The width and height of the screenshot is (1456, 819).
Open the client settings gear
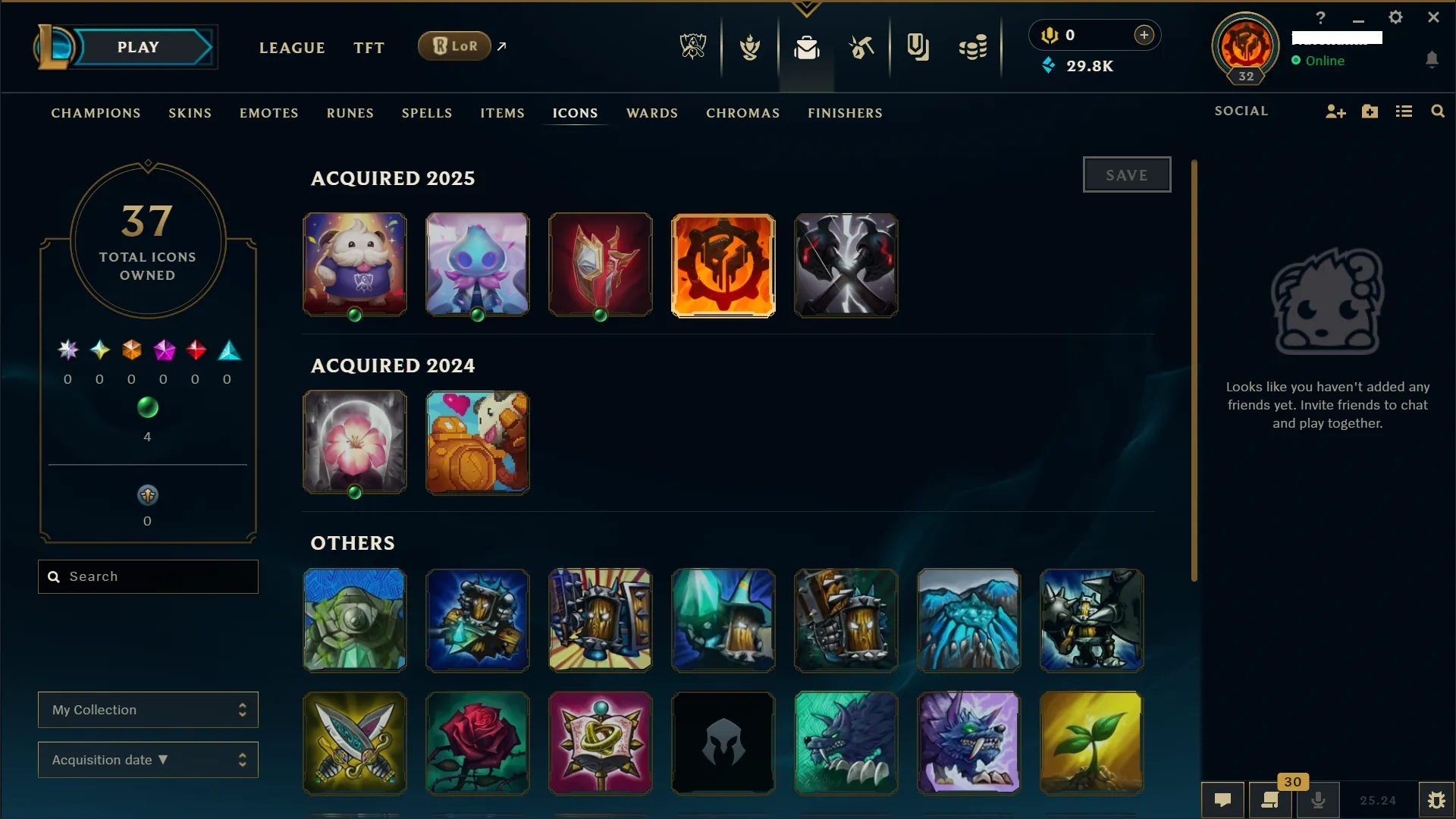click(1395, 17)
